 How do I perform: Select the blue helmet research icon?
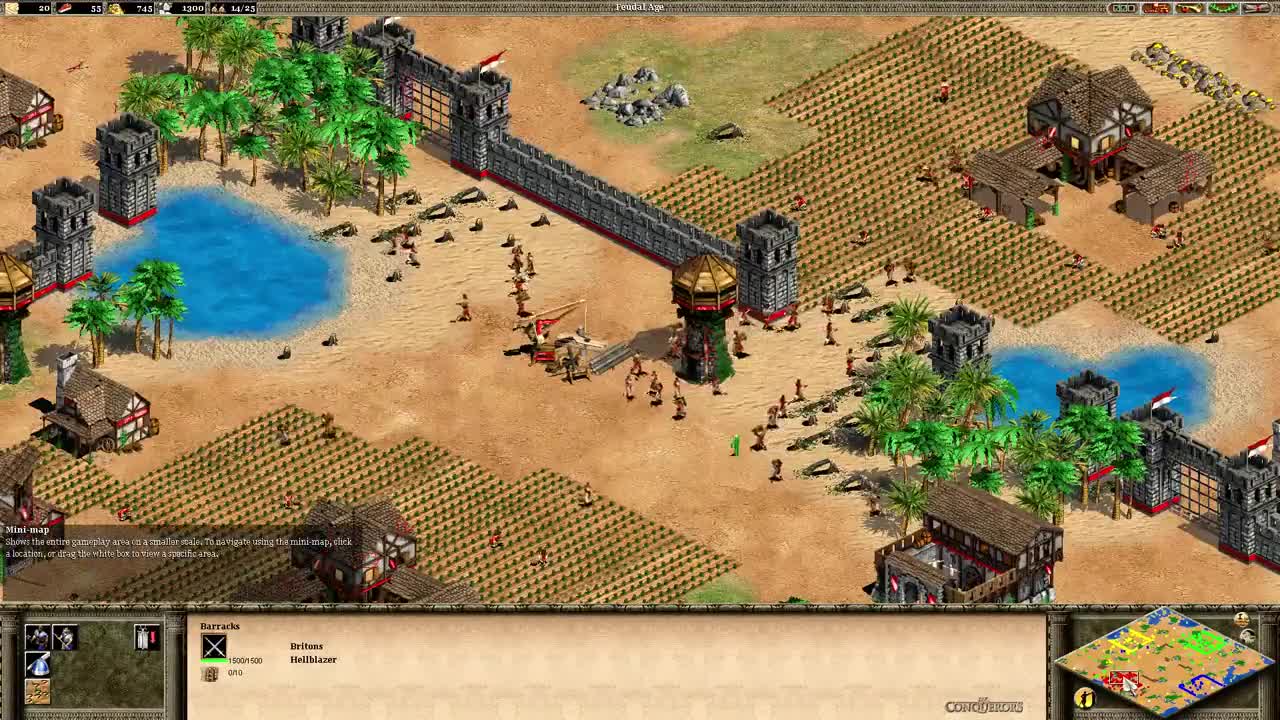point(37,665)
